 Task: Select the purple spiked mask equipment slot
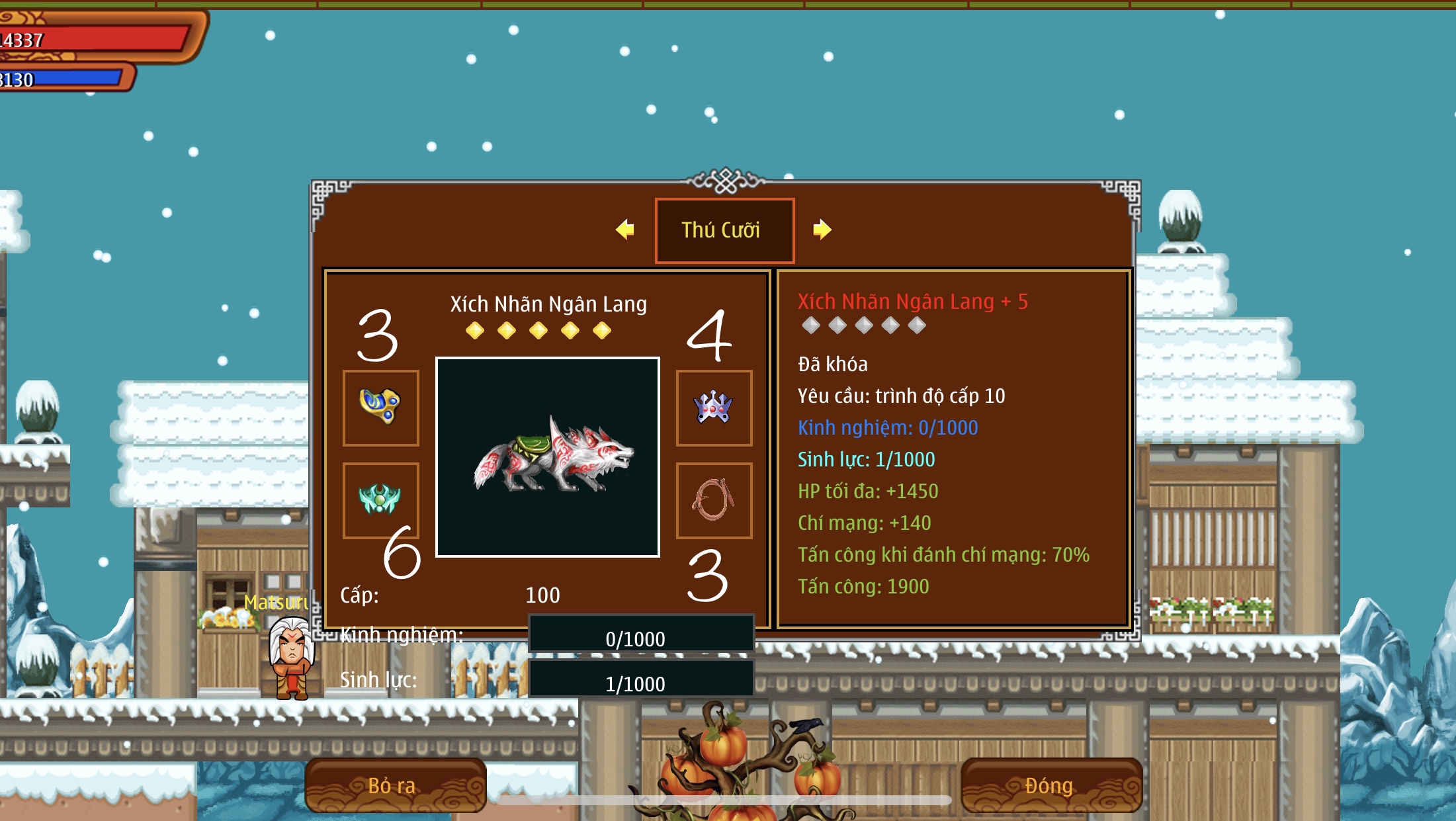click(714, 408)
